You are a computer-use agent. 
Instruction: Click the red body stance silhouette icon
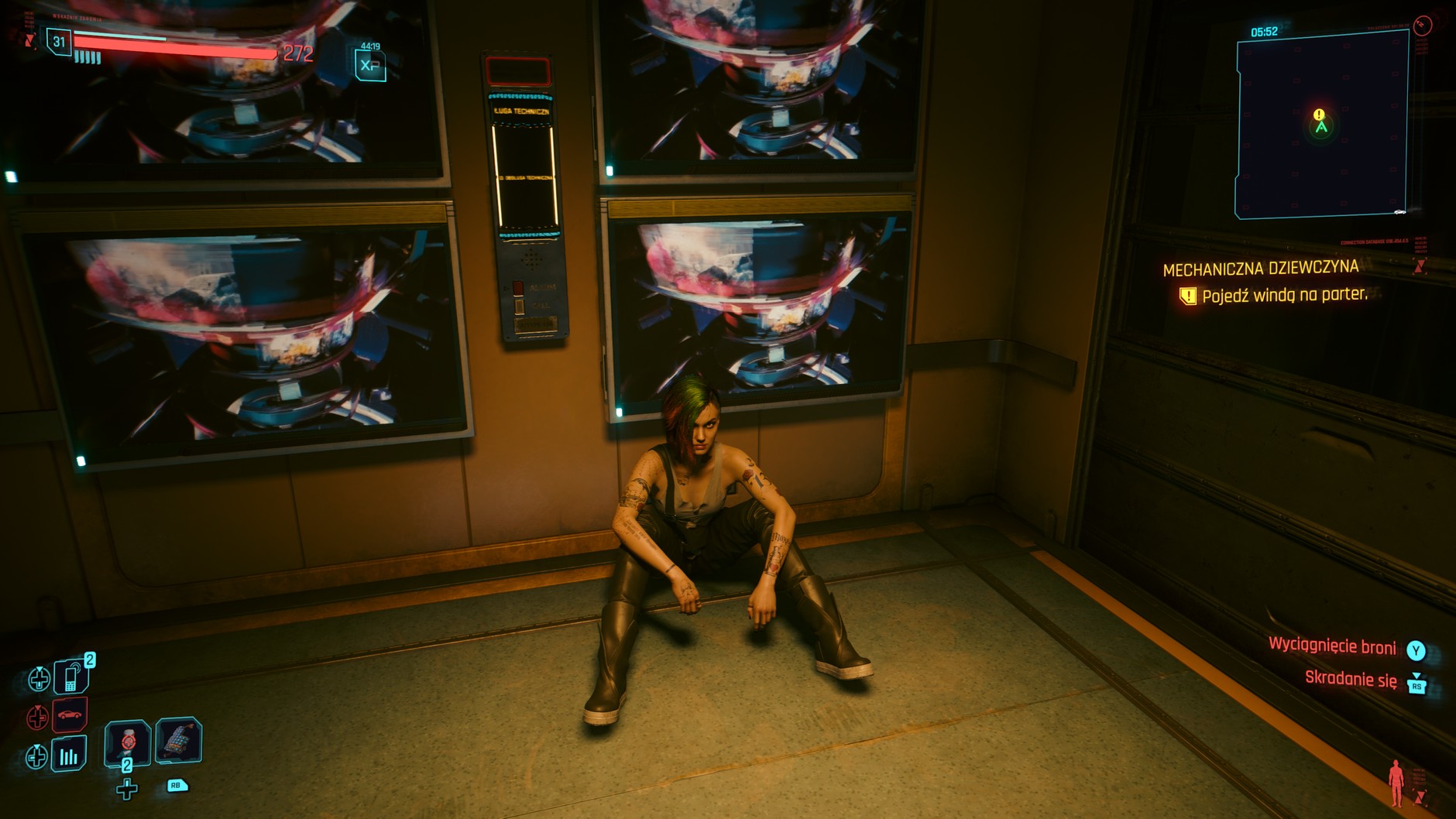click(1396, 782)
